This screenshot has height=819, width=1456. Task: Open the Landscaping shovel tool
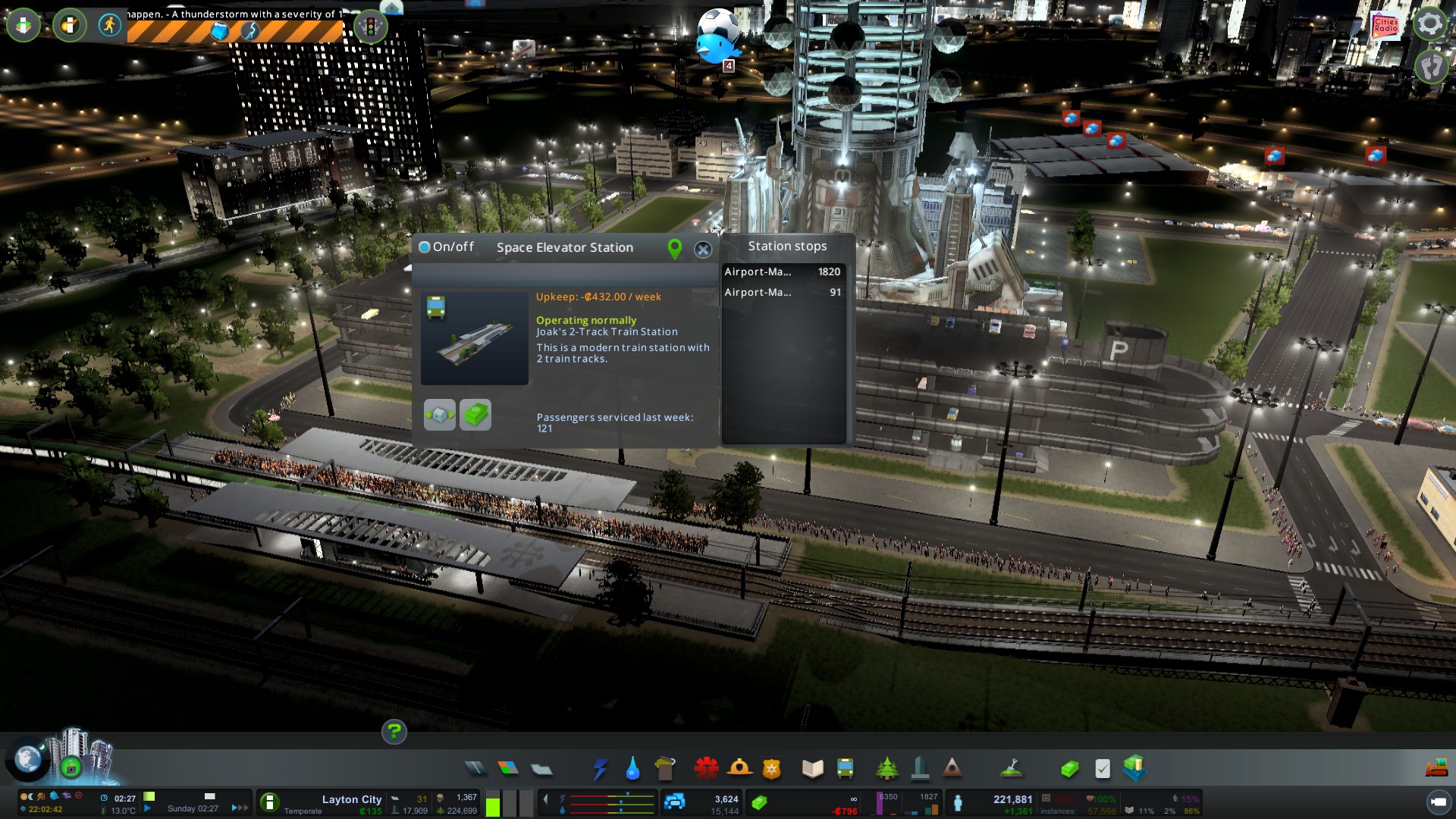click(1011, 769)
